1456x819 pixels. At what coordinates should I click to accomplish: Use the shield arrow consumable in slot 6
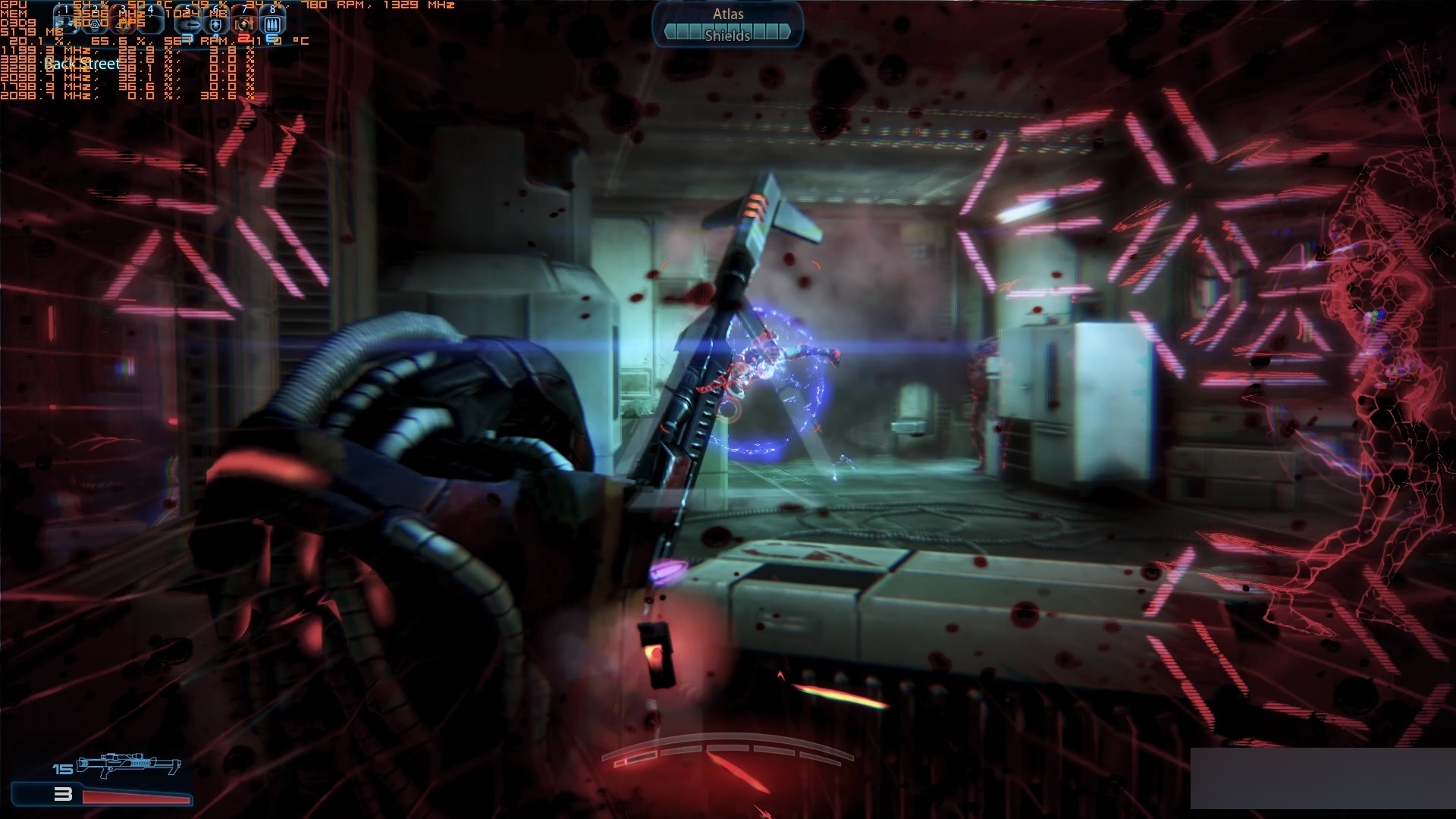(216, 24)
